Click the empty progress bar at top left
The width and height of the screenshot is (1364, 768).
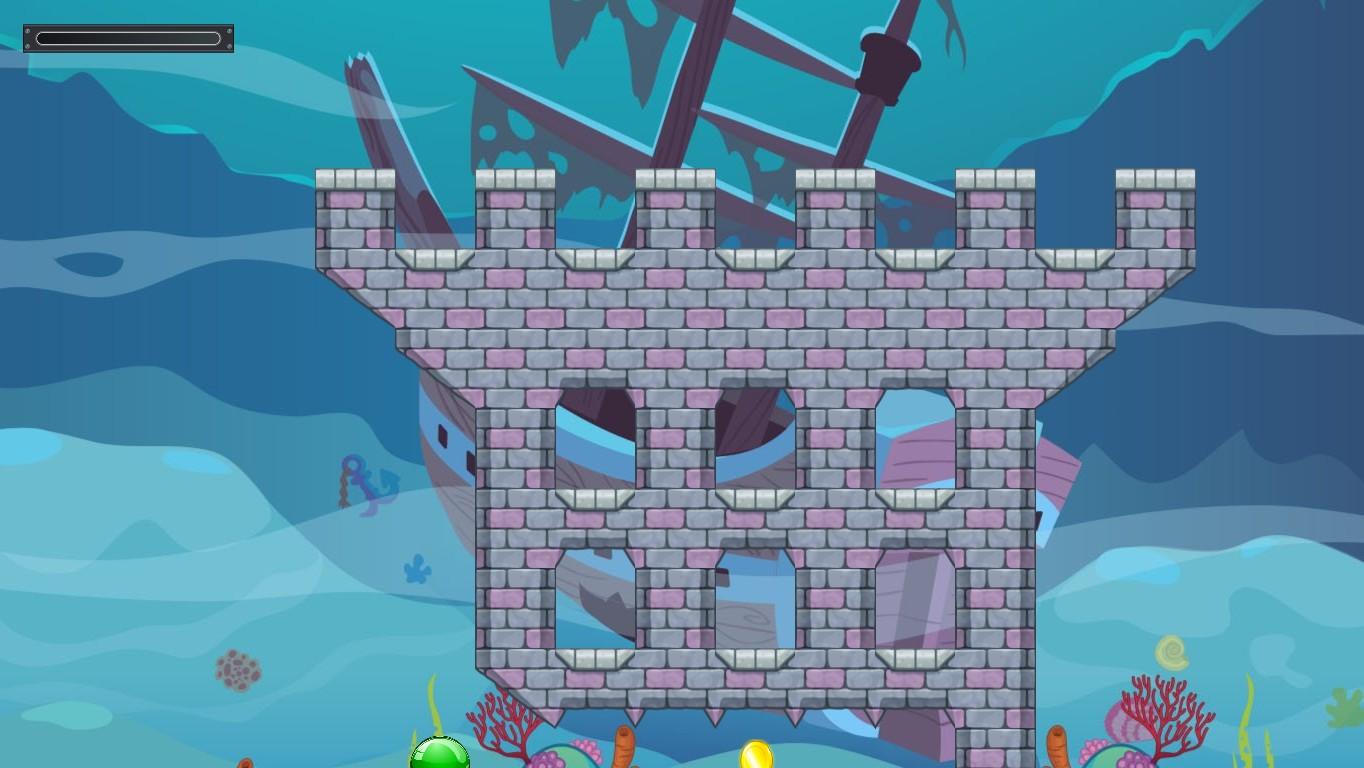(127, 38)
